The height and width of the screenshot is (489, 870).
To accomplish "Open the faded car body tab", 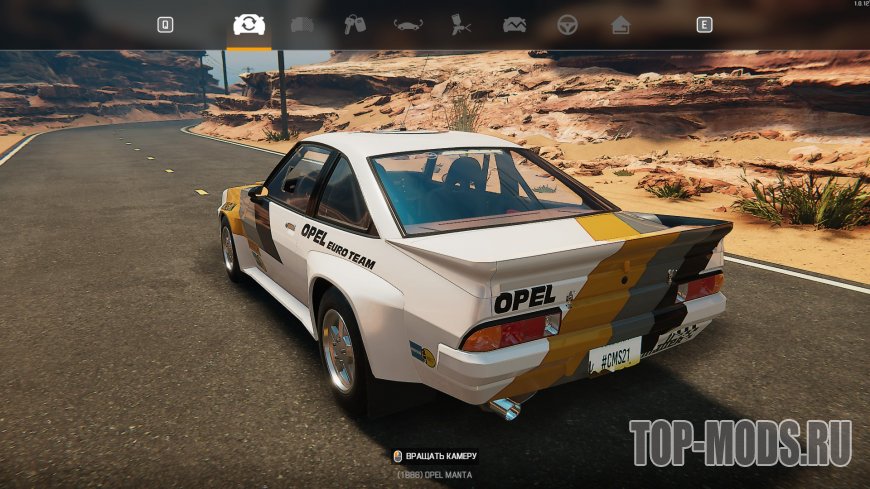I will tap(302, 25).
